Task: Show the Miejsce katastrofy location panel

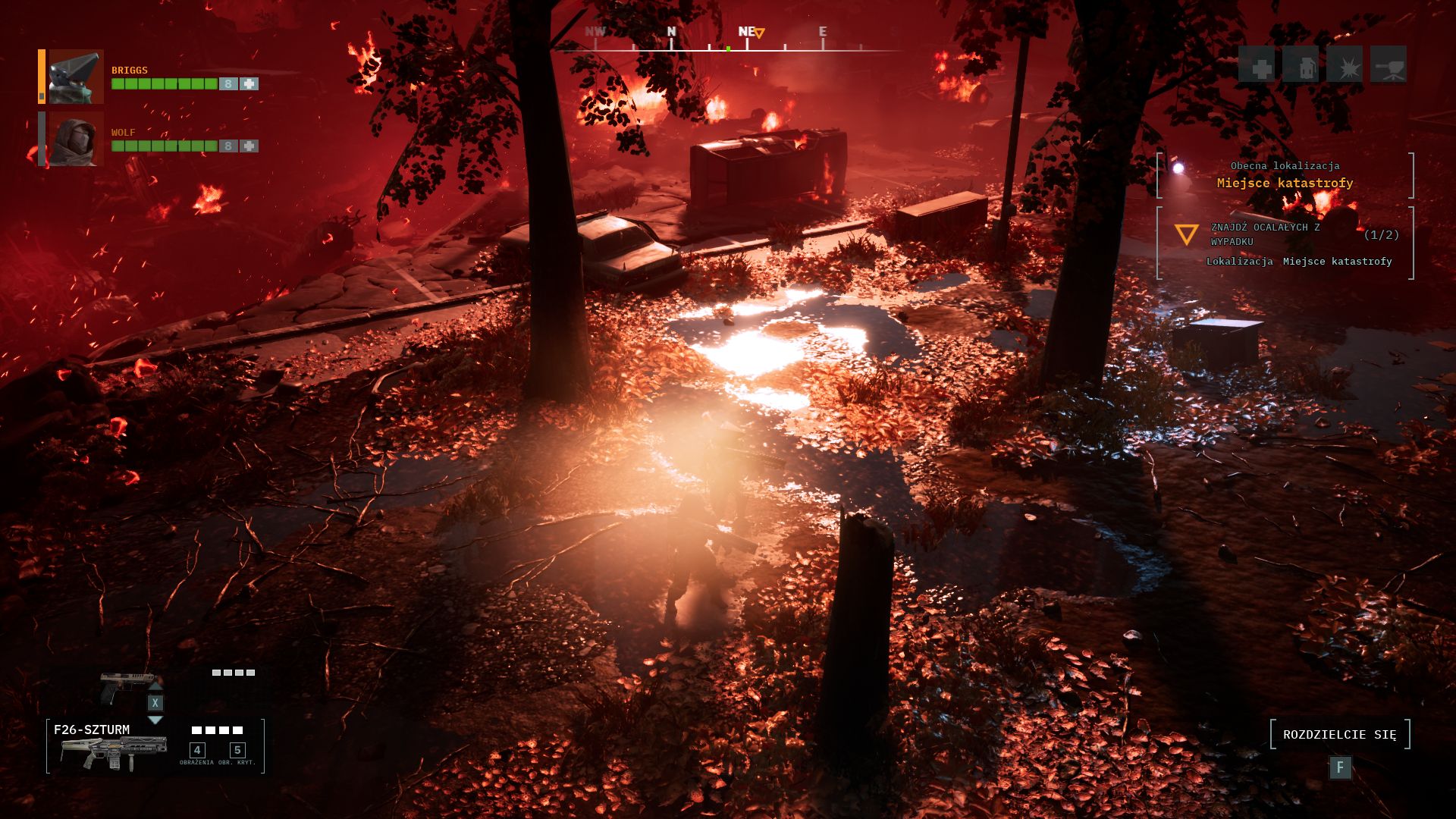Action: point(1285,175)
